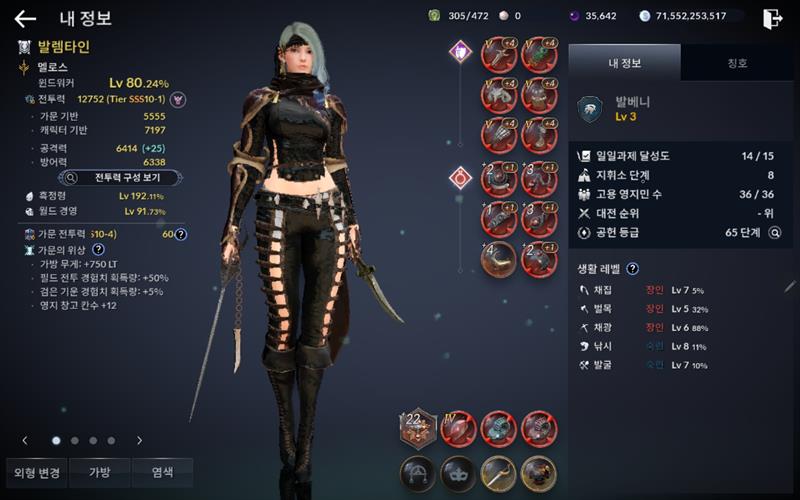
Task: Select the level 22 hexagon relic slot
Action: [417, 428]
